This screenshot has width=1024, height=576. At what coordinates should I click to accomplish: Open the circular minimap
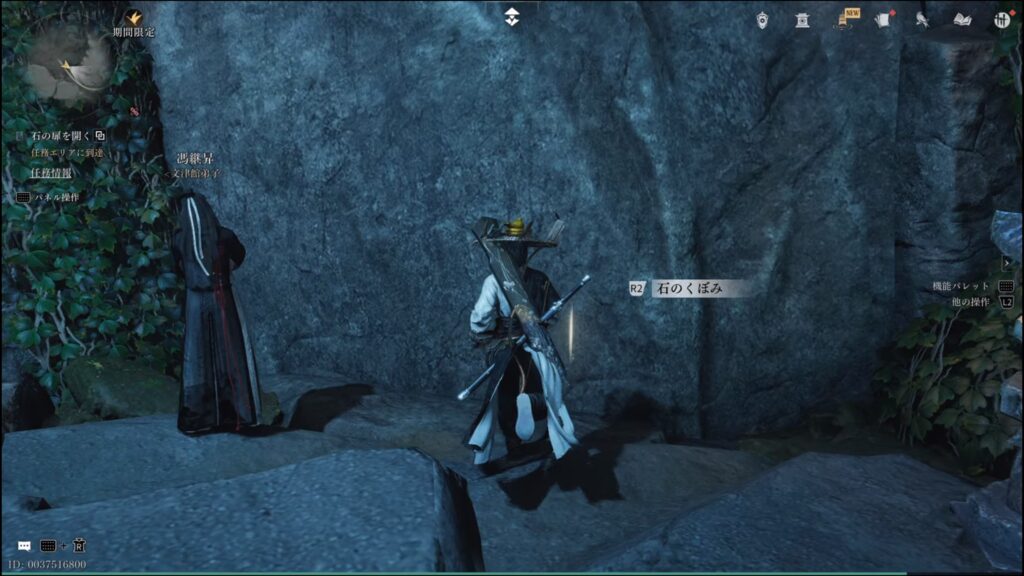68,66
